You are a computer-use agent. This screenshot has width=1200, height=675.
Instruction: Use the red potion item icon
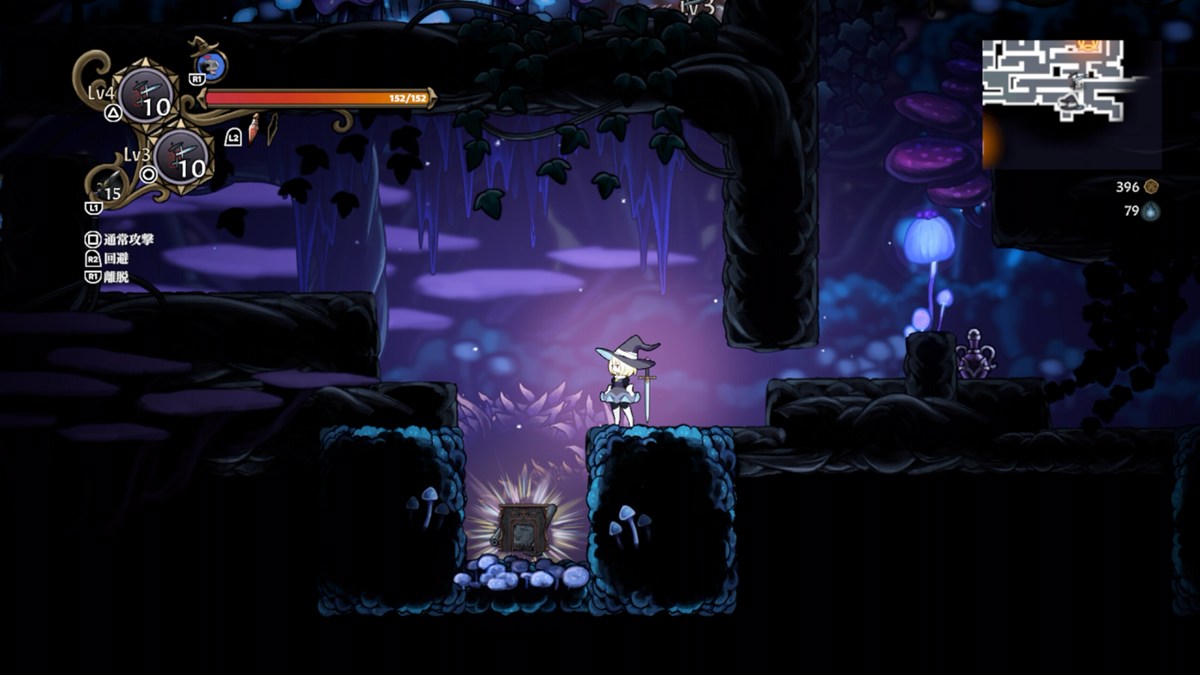[x=254, y=127]
